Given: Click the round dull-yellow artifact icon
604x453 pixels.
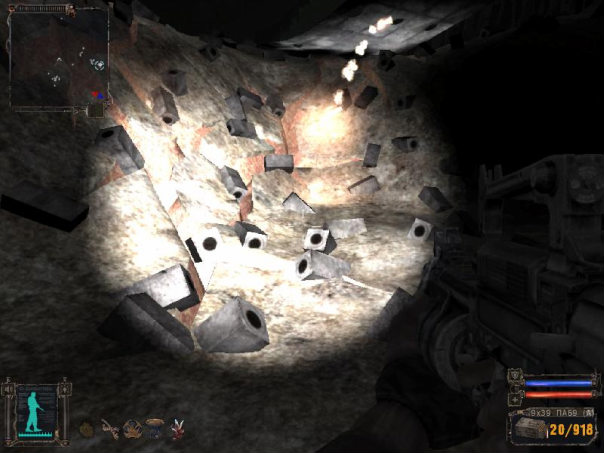Looking at the screenshot, I should 87,429.
